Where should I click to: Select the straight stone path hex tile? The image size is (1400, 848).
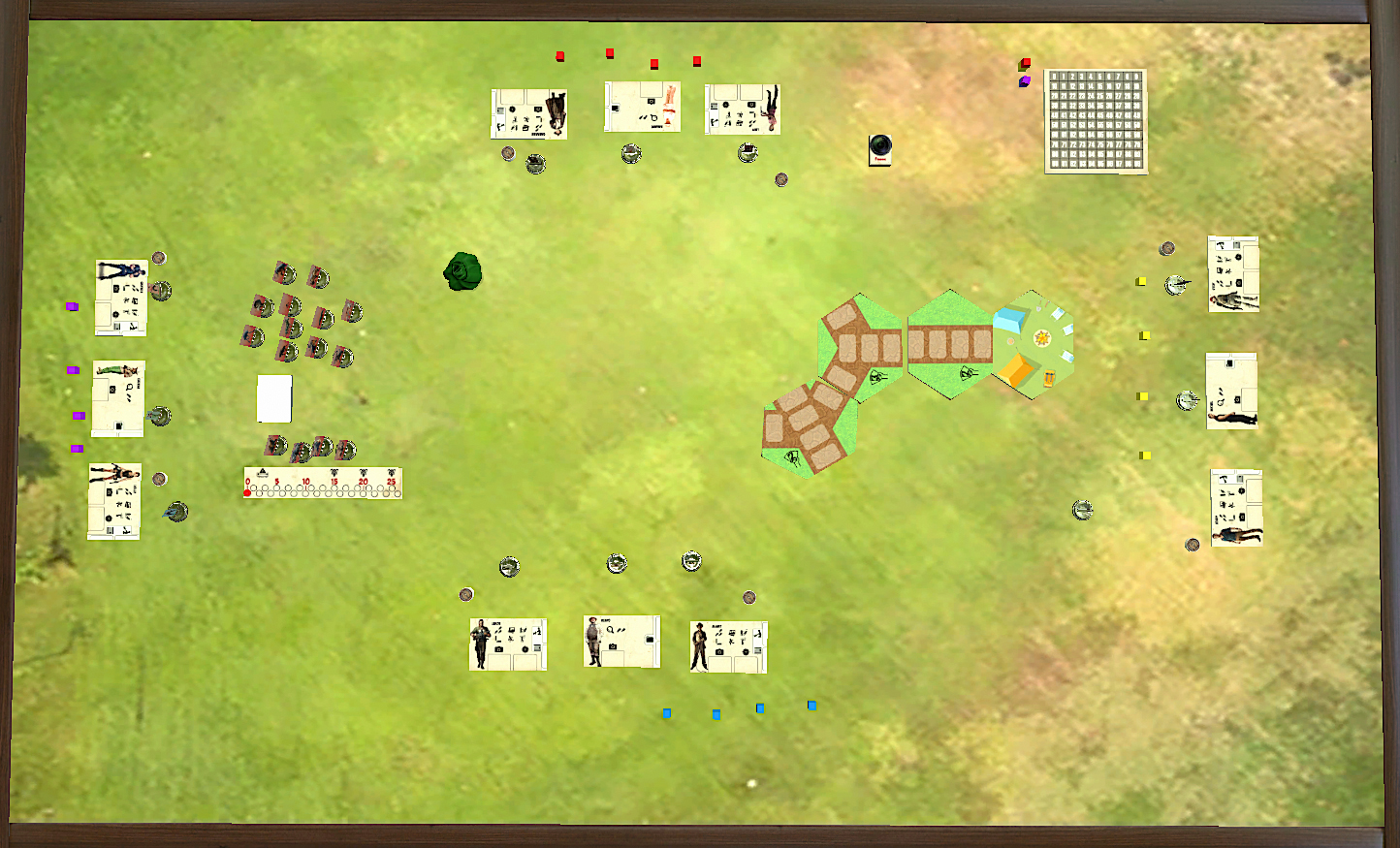click(x=950, y=344)
